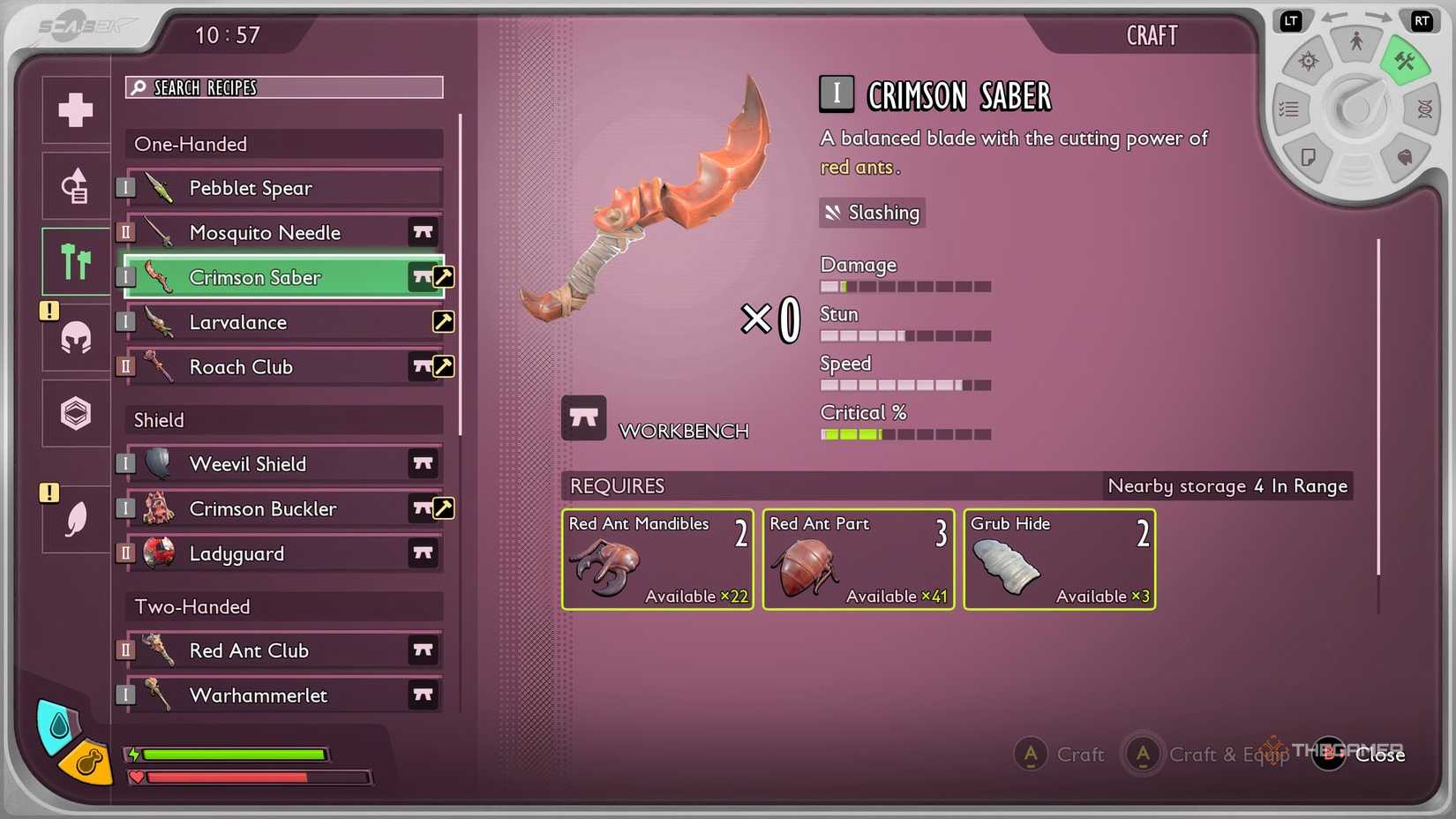This screenshot has height=819, width=1456.
Task: Open the leaf consumables sidebar tab
Action: [x=75, y=519]
